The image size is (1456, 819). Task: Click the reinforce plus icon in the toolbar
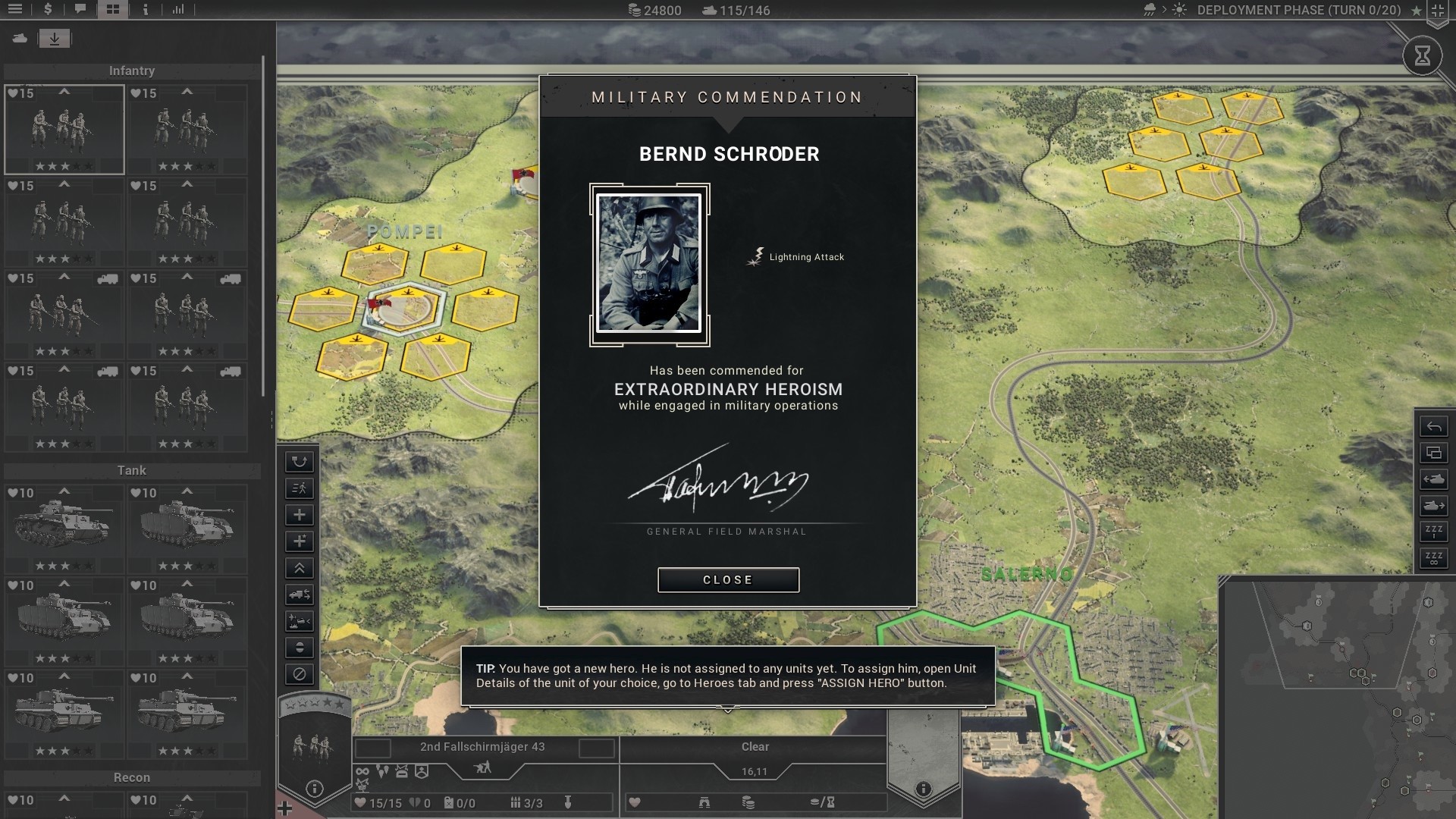tap(299, 515)
